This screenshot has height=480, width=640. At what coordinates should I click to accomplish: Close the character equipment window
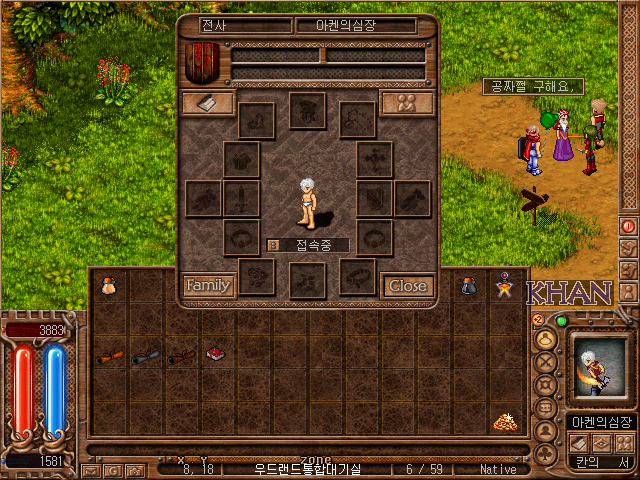coord(408,285)
